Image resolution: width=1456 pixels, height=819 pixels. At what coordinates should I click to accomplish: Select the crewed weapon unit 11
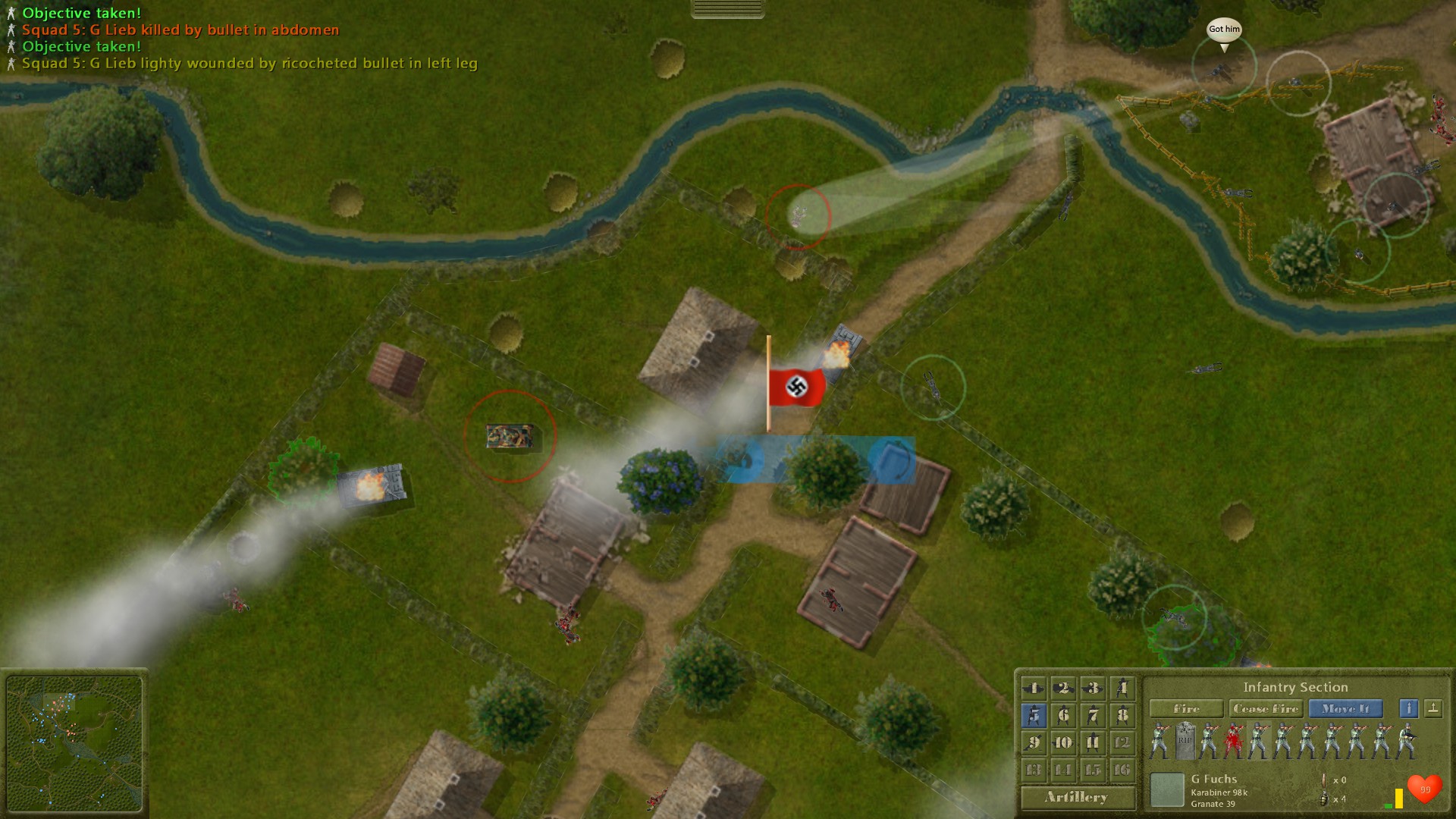[1092, 742]
